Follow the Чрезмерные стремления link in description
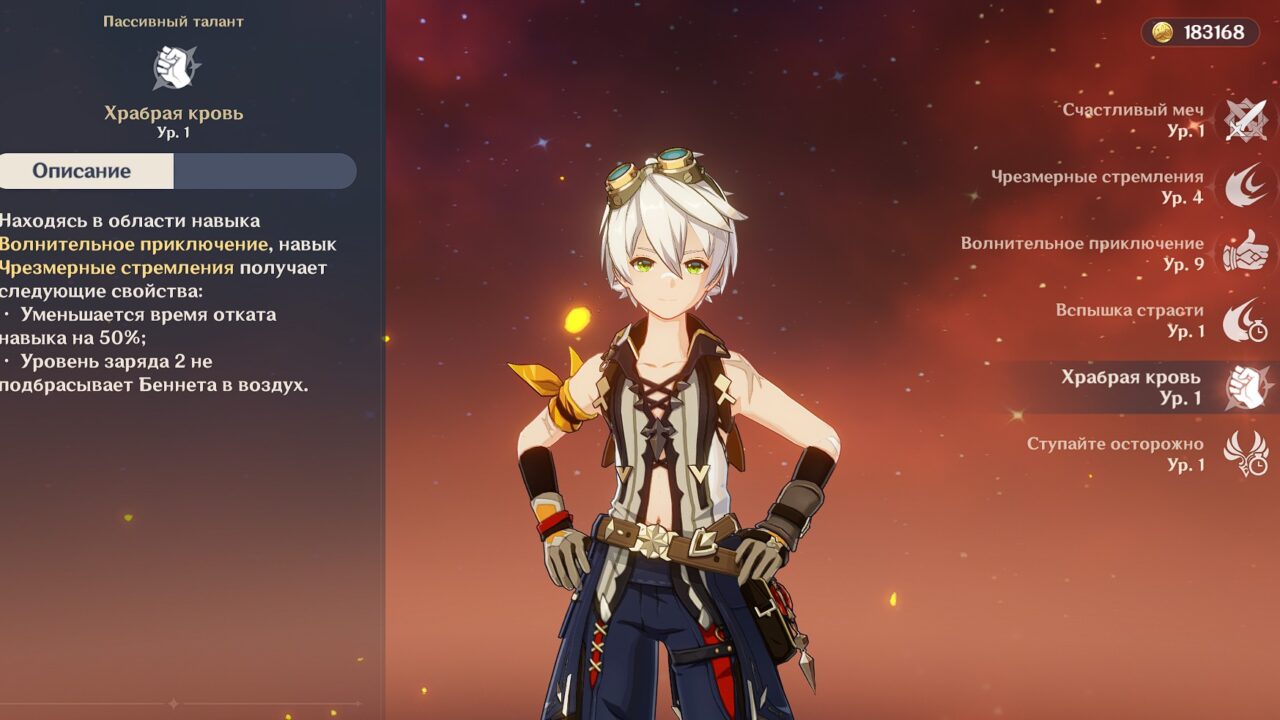 (117, 268)
